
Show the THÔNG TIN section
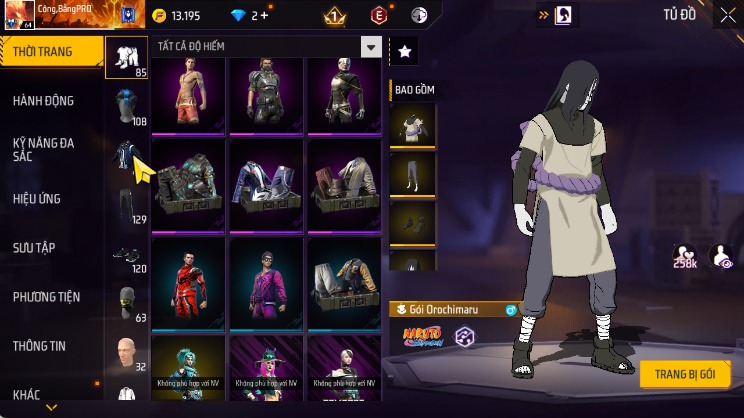[x=40, y=346]
